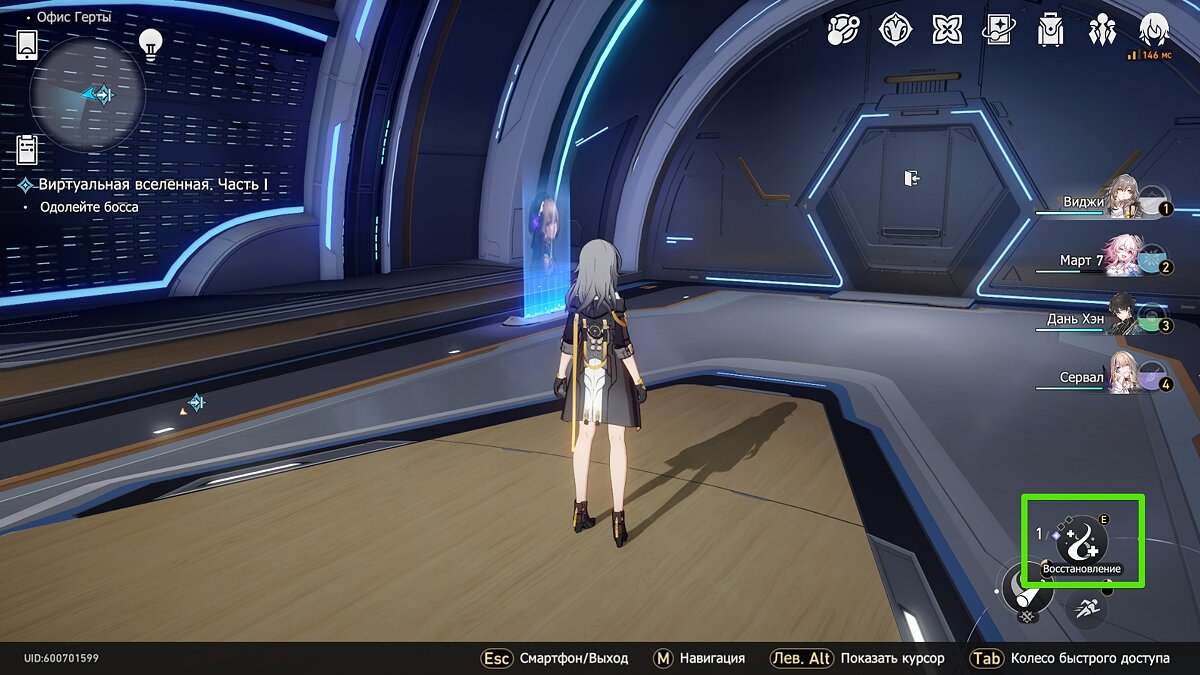1200x675 pixels.
Task: Open the character head profile icon
Action: pyautogui.click(x=1155, y=29)
